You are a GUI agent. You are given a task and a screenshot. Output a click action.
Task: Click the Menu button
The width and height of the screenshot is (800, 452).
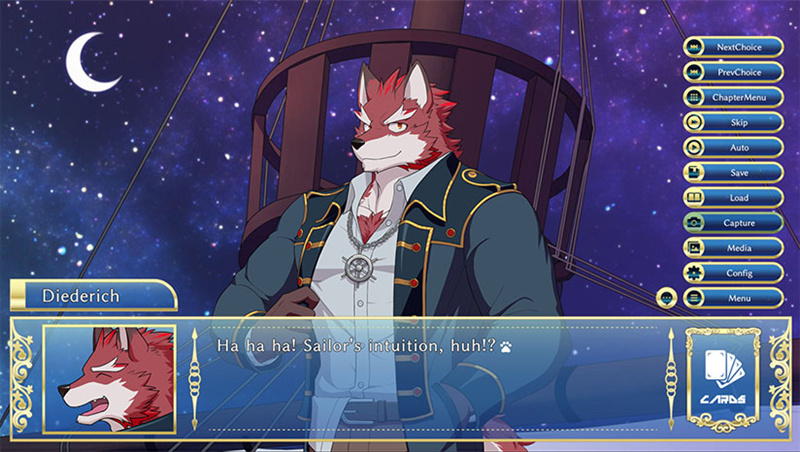pos(733,298)
